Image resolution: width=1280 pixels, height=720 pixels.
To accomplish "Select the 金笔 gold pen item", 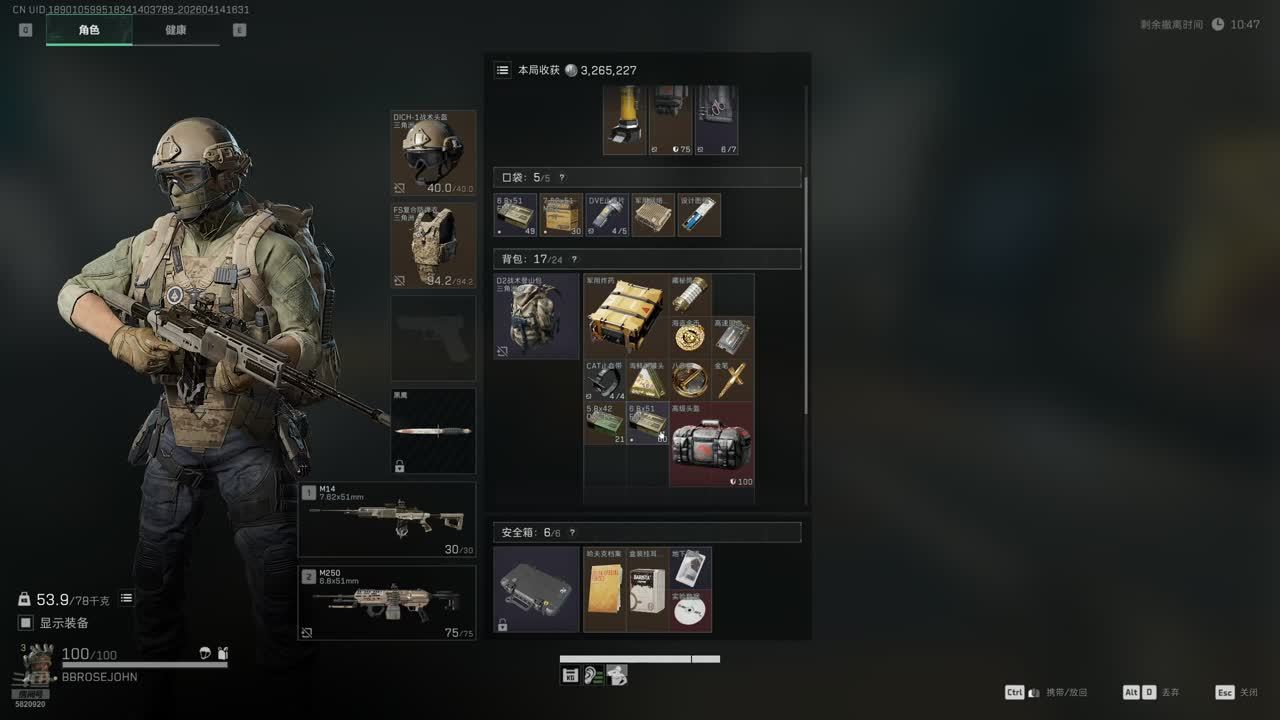I will [732, 380].
